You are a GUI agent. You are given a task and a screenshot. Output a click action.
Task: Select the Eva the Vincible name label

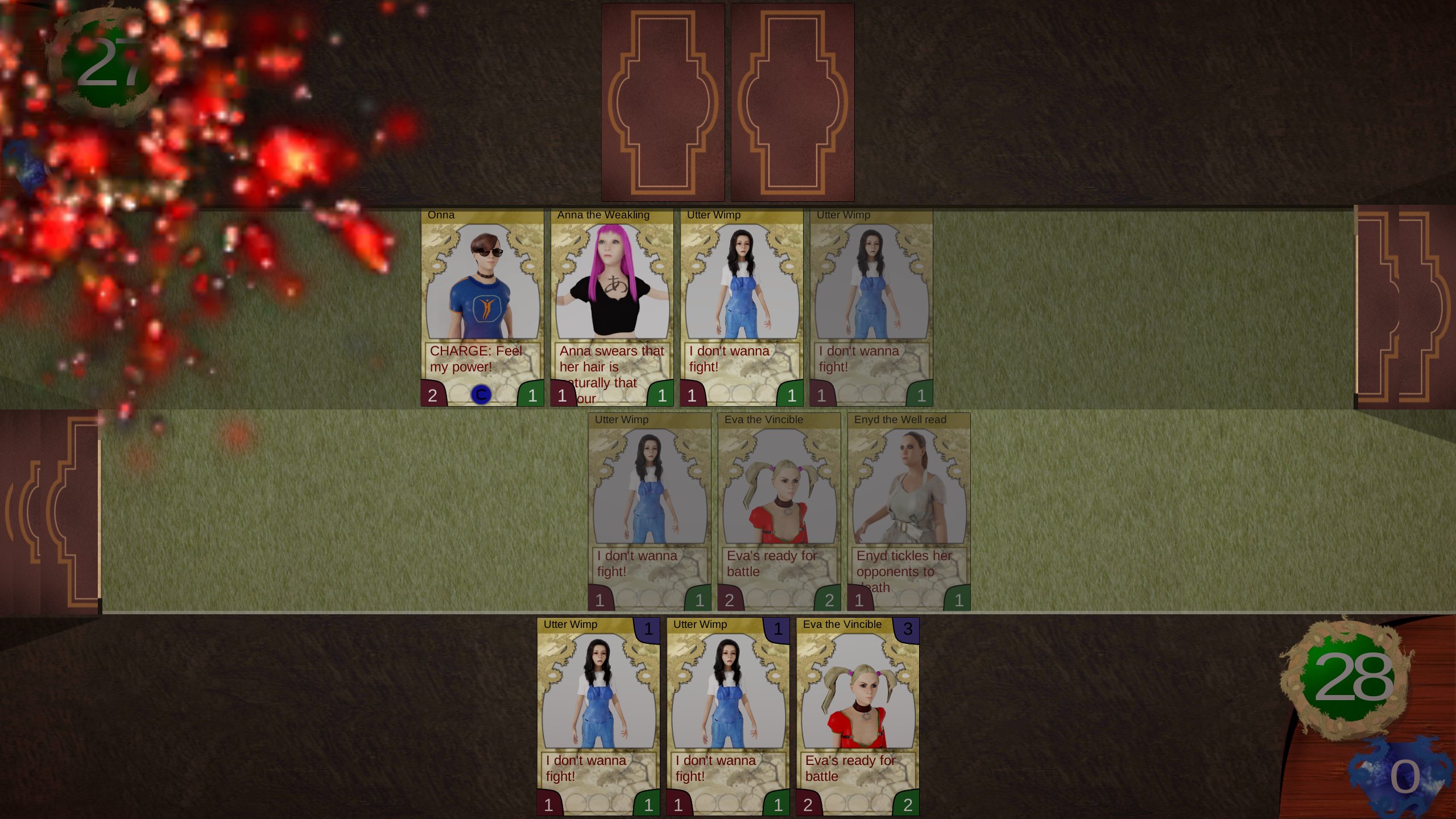point(763,419)
